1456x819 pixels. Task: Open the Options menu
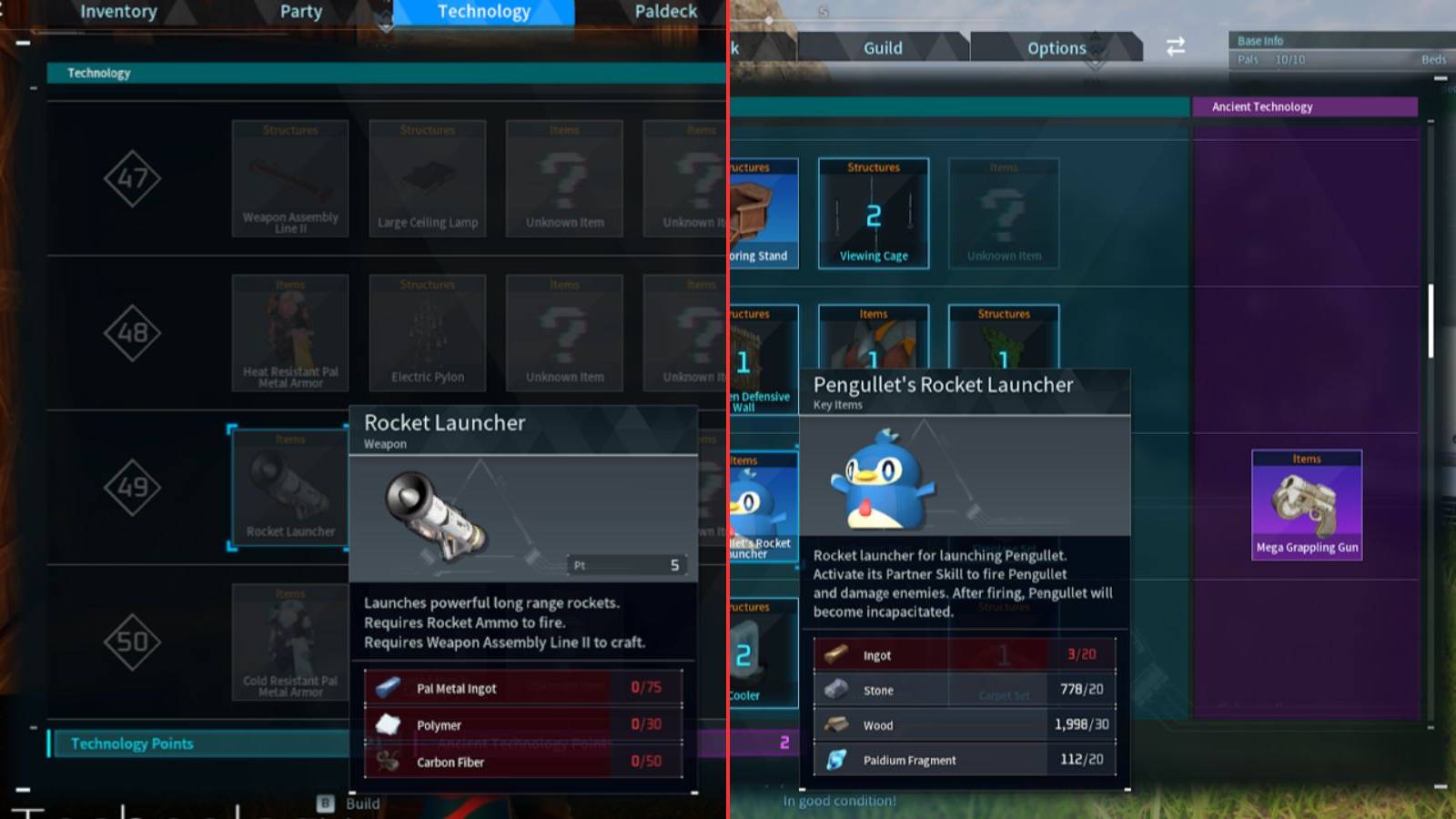pos(1057,47)
